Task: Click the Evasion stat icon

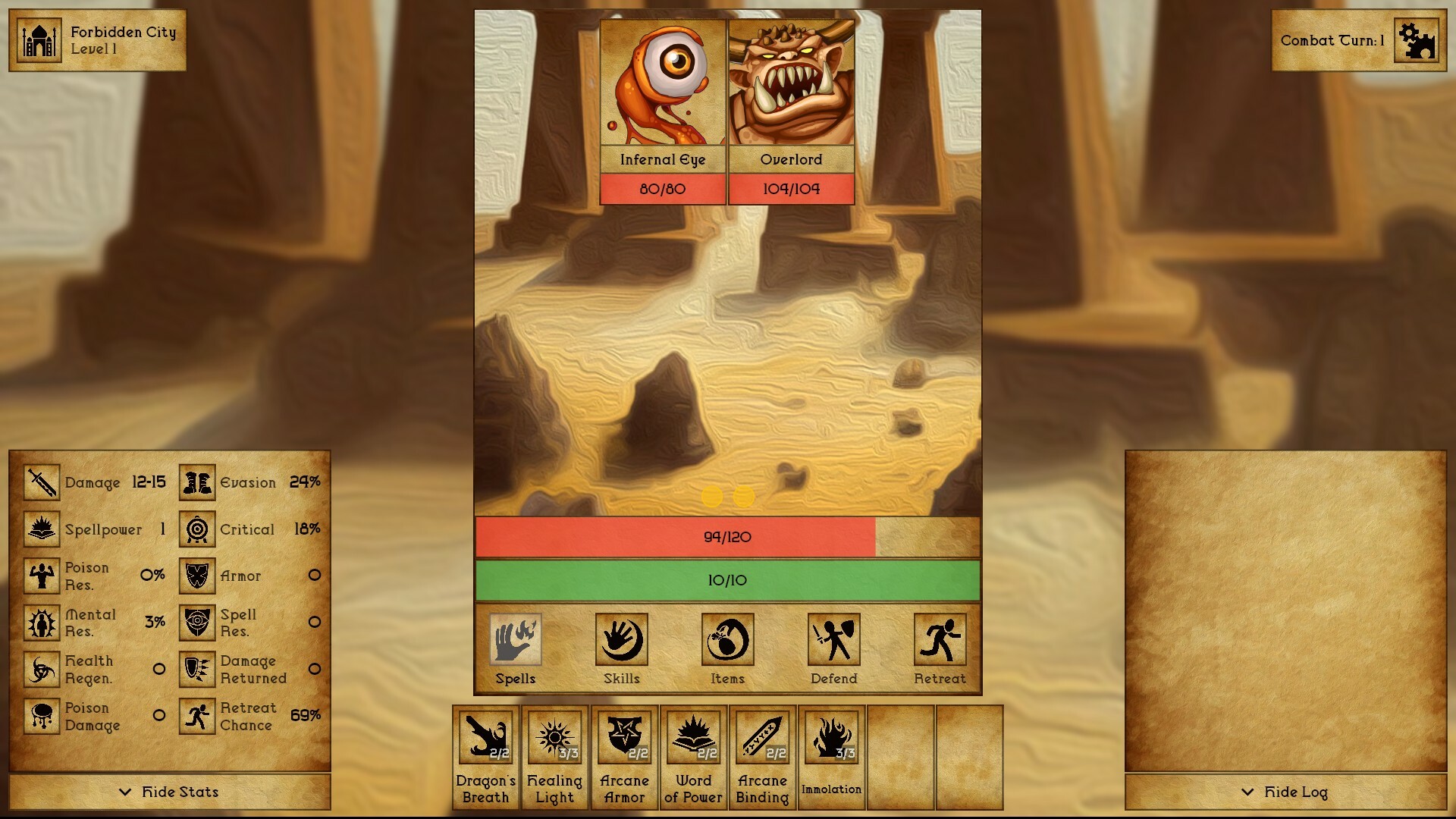Action: [196, 482]
